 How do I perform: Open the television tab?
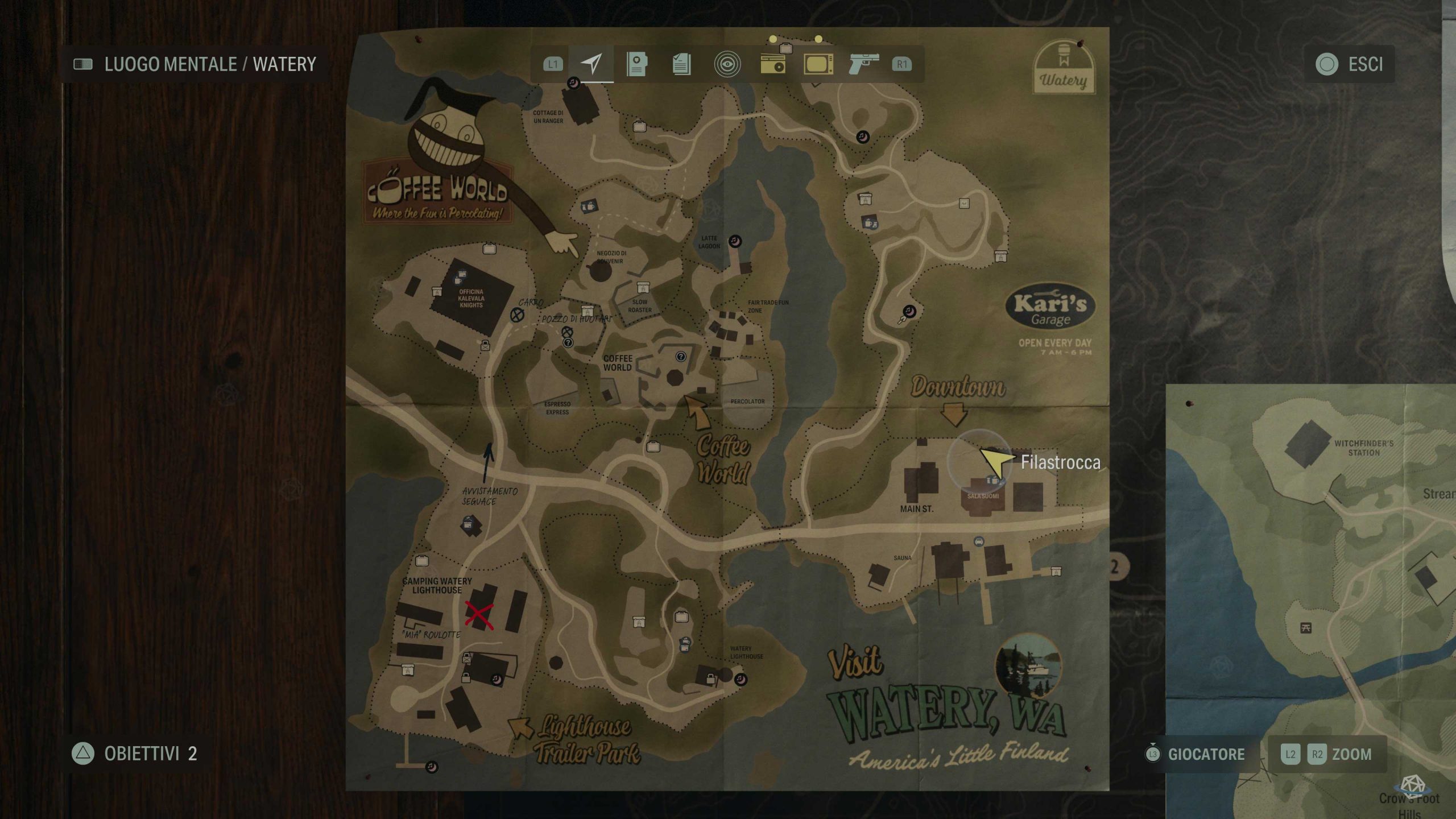[818, 64]
